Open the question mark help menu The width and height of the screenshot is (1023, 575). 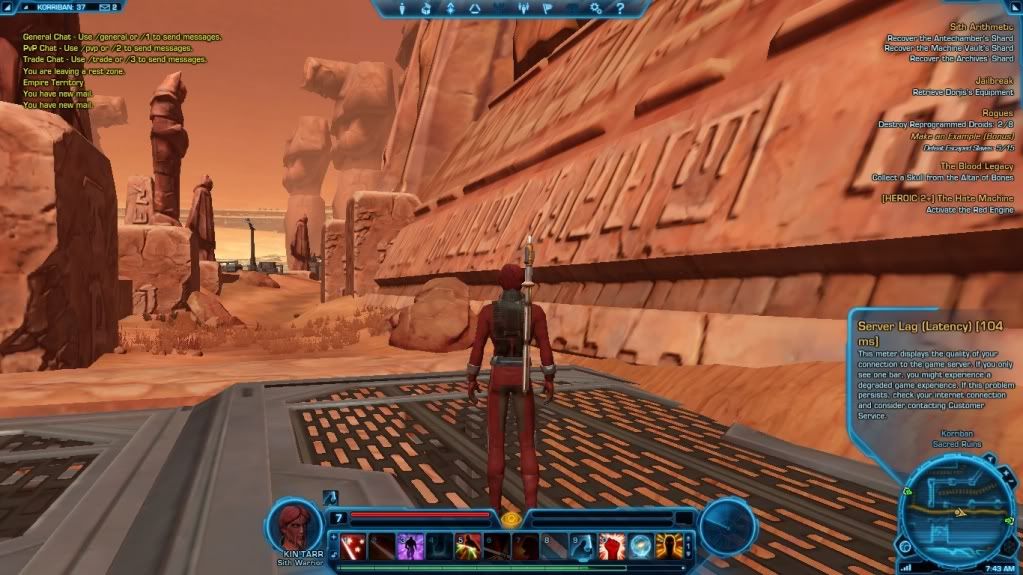(619, 9)
